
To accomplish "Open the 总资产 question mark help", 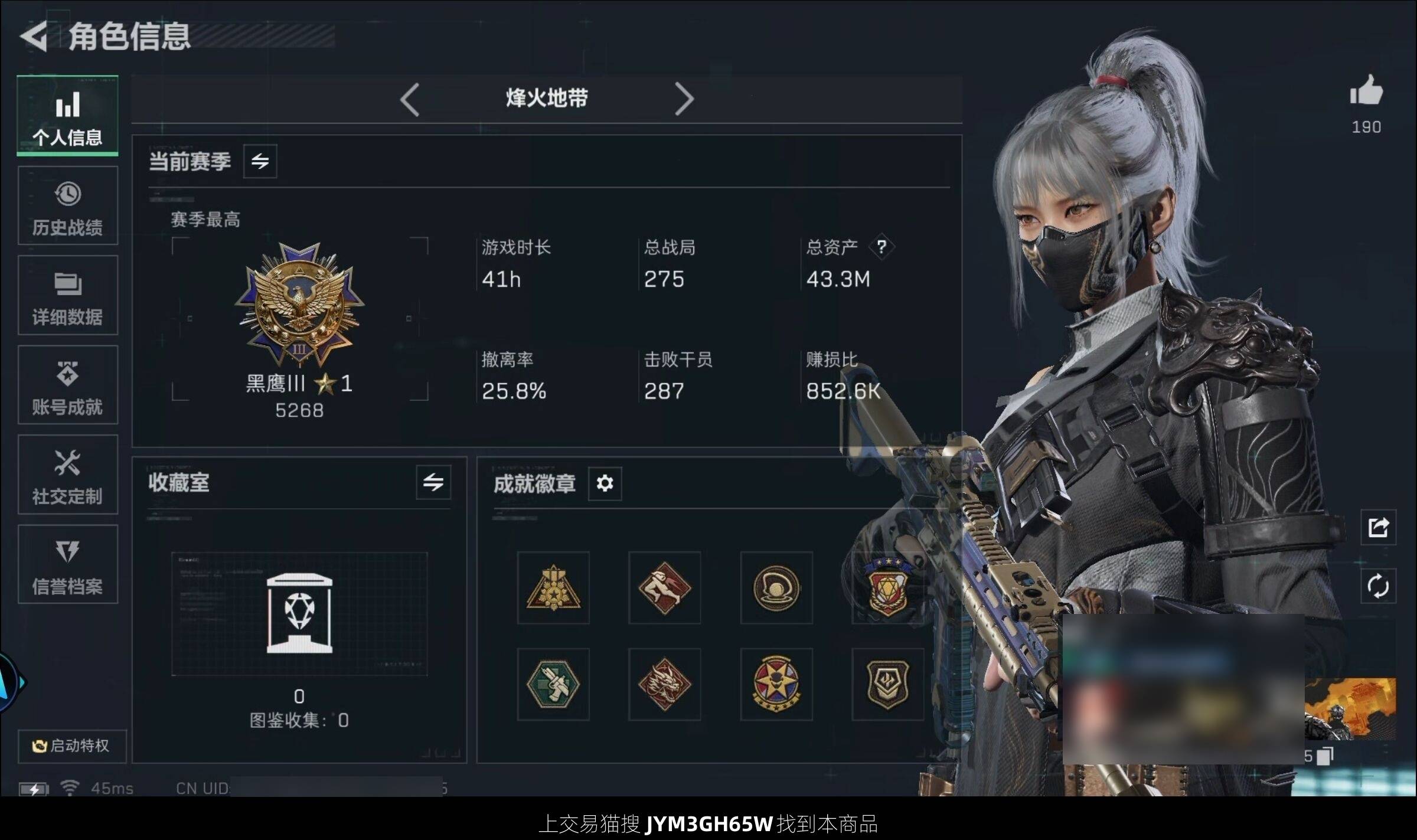I will [x=881, y=247].
